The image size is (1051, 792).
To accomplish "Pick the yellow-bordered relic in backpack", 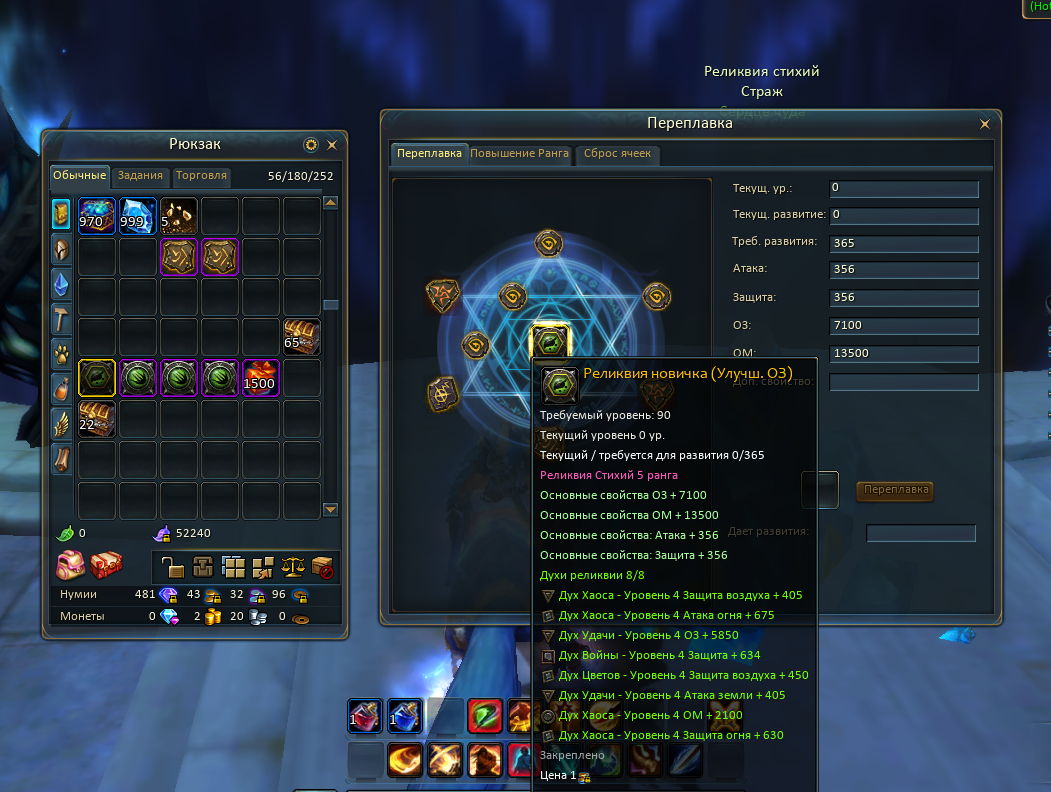I will coord(97,378).
